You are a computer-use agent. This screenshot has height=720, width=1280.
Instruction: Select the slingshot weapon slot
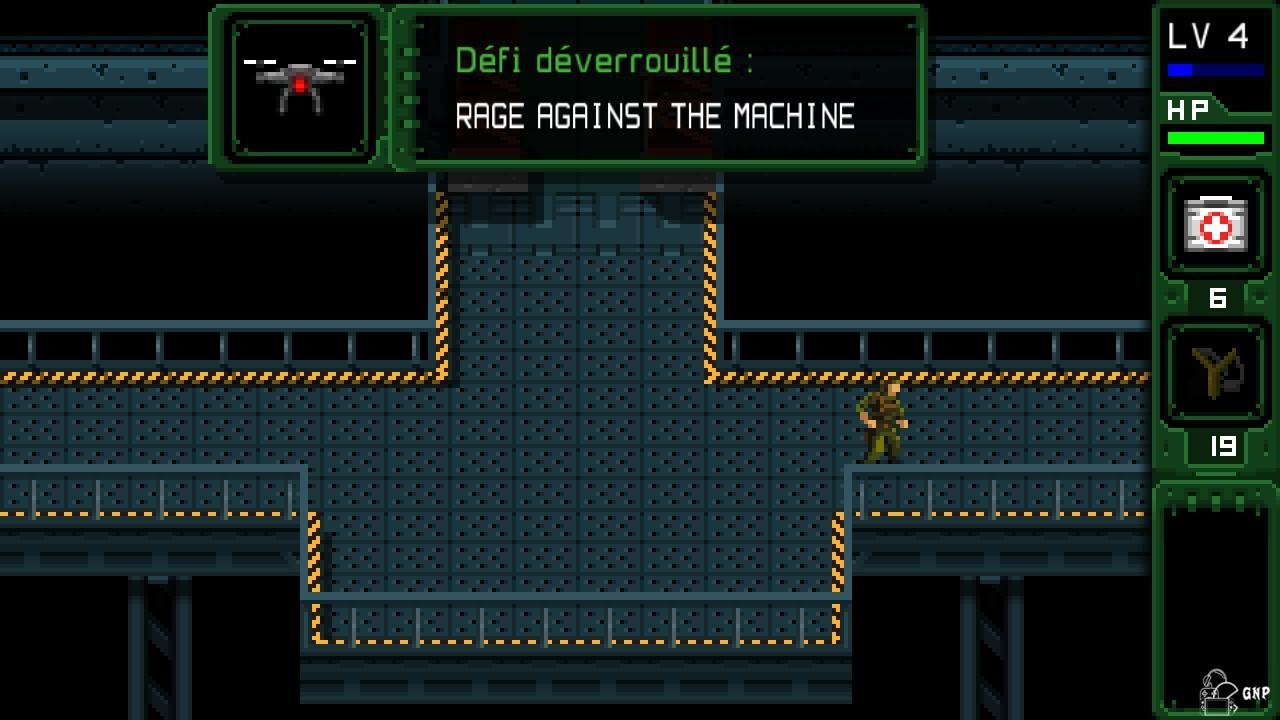(1215, 373)
